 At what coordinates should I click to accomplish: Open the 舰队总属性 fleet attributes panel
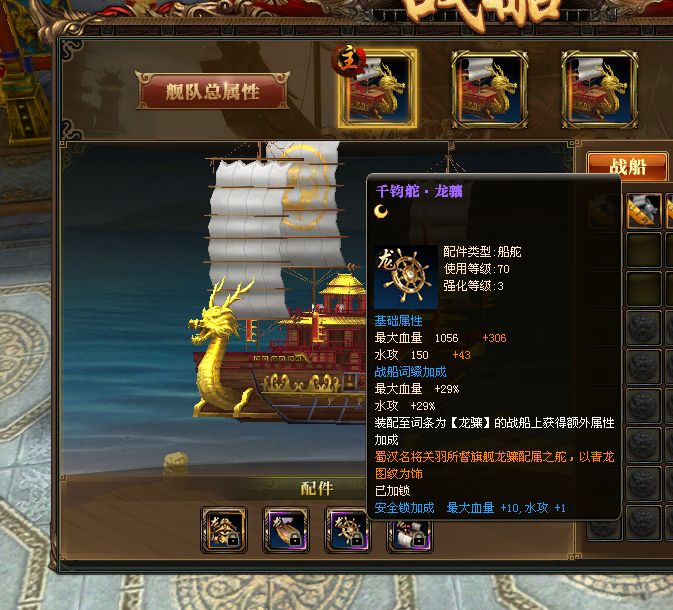(213, 92)
